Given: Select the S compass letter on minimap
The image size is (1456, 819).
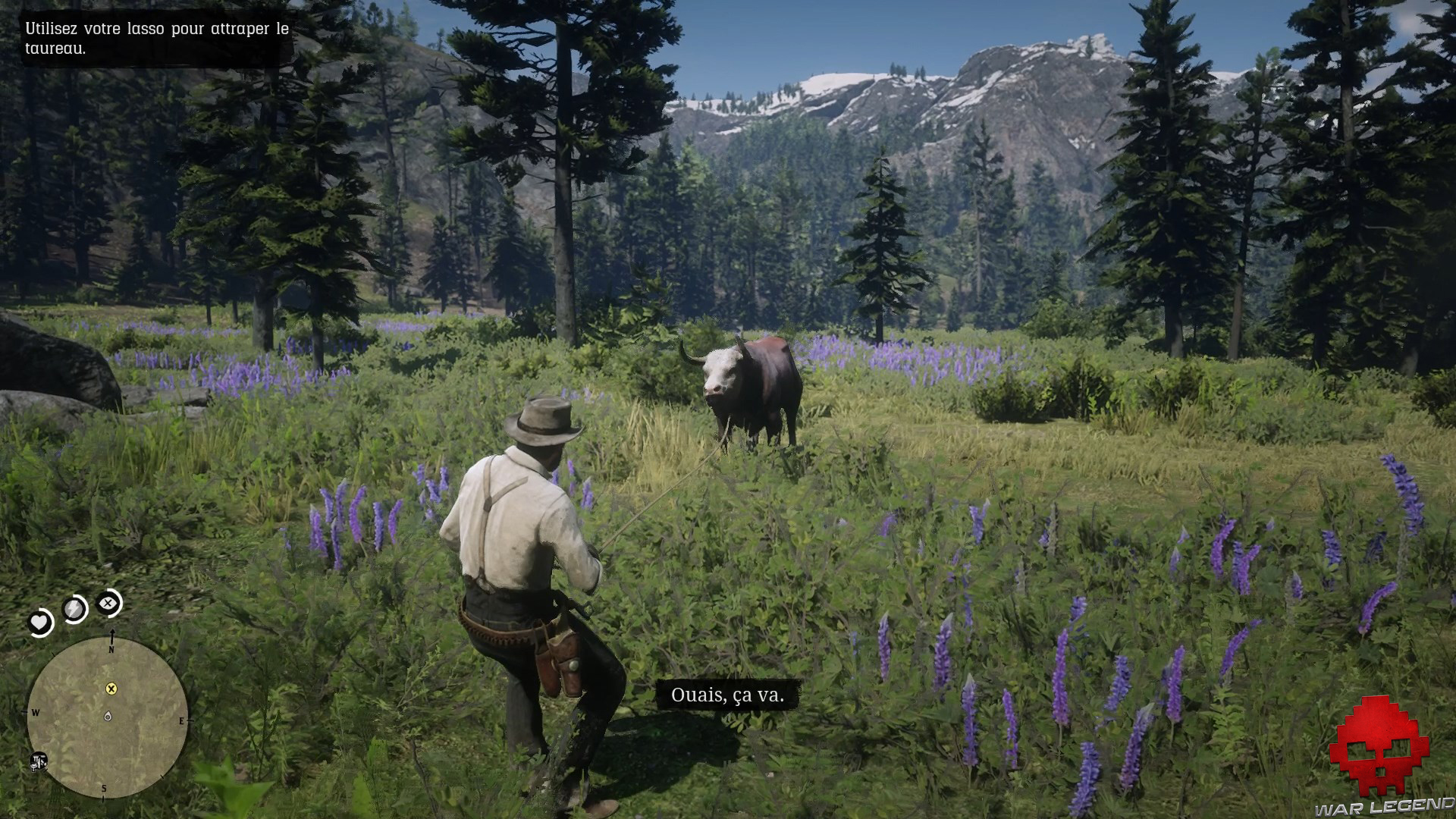Looking at the screenshot, I should (x=103, y=788).
